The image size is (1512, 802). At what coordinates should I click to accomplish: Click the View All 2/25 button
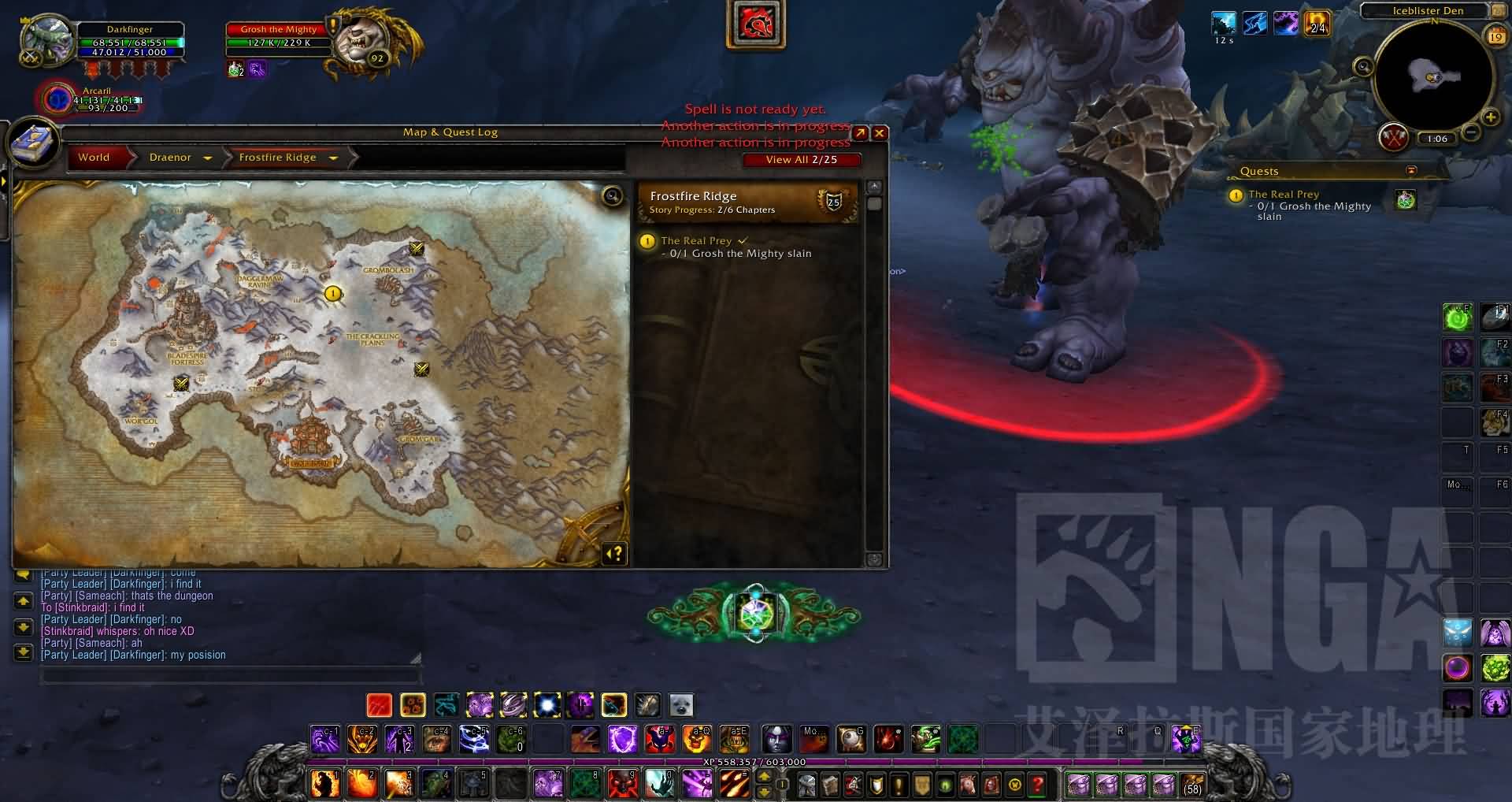(801, 160)
